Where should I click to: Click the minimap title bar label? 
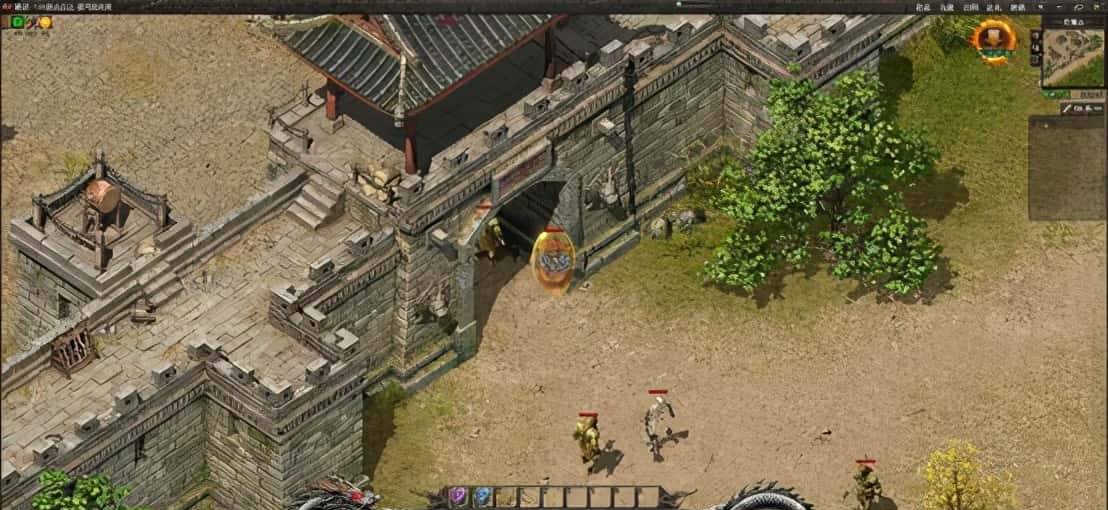[x=1073, y=20]
